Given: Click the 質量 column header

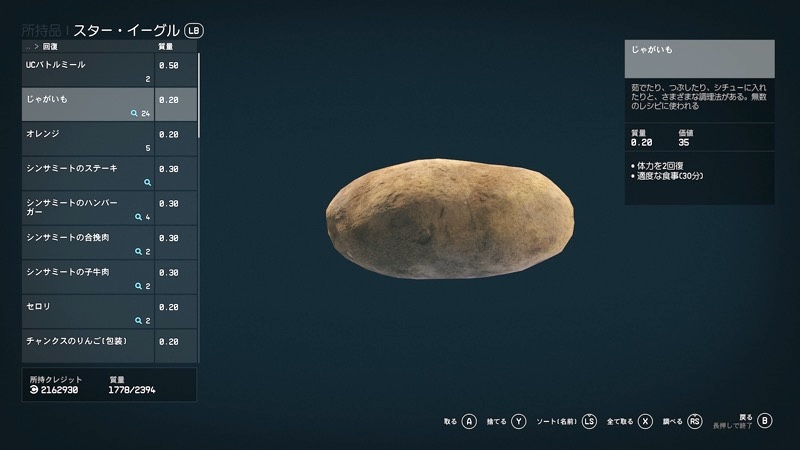Looking at the screenshot, I should (x=167, y=47).
